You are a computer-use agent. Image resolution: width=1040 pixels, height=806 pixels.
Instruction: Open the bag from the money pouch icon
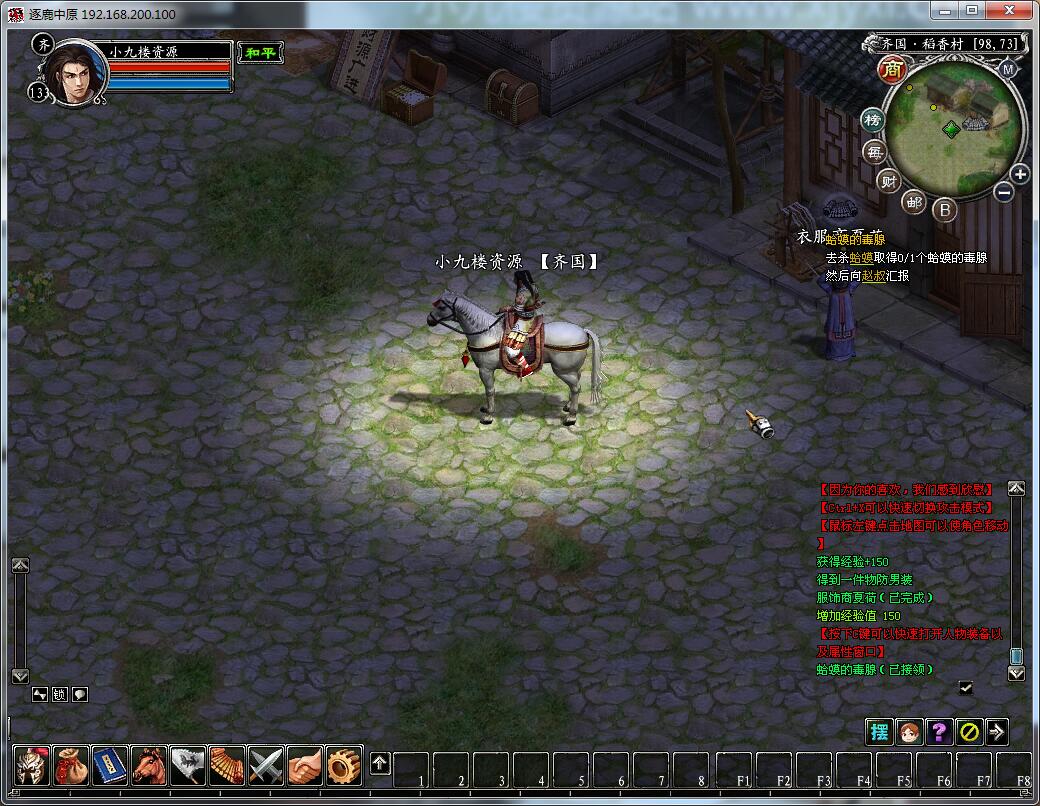tap(71, 765)
